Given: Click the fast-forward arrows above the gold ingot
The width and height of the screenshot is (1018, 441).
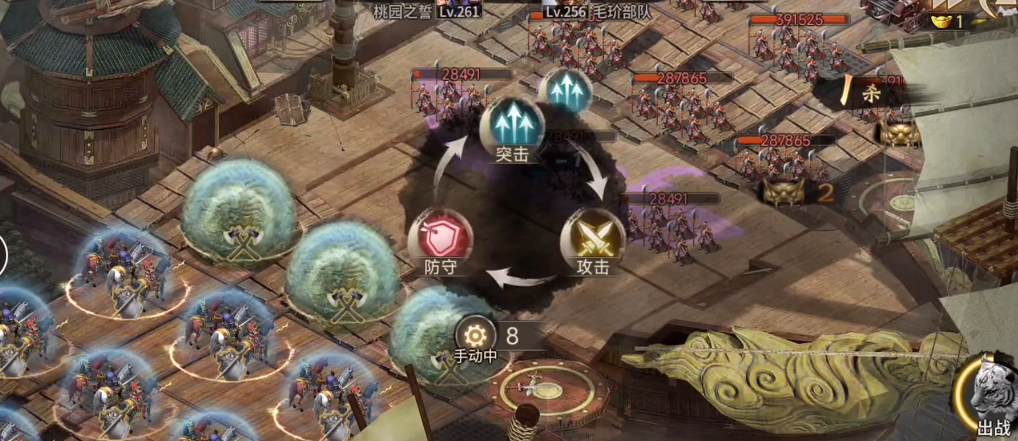Looking at the screenshot, I should coord(945,5).
